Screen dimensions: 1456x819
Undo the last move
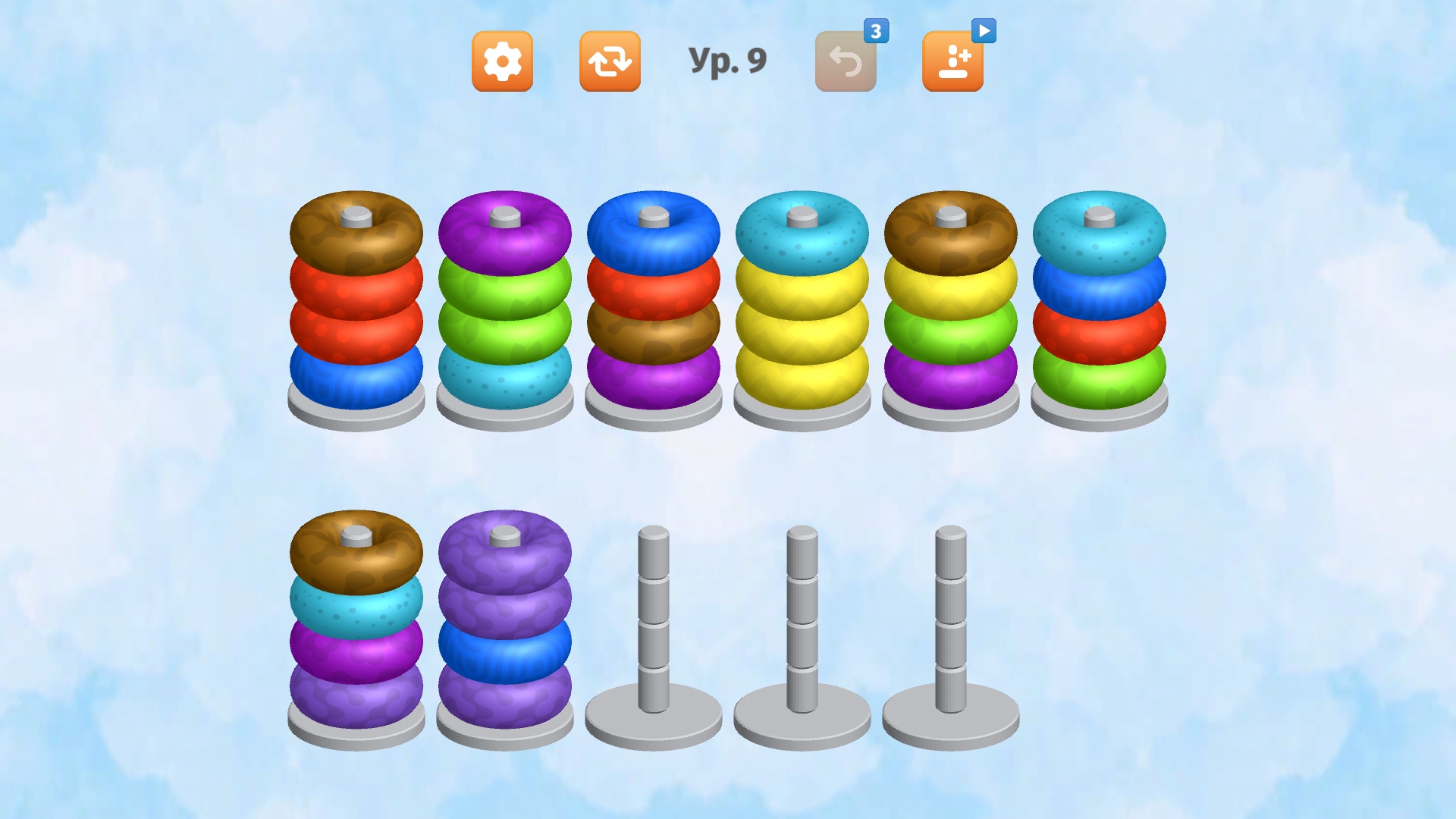tap(845, 62)
